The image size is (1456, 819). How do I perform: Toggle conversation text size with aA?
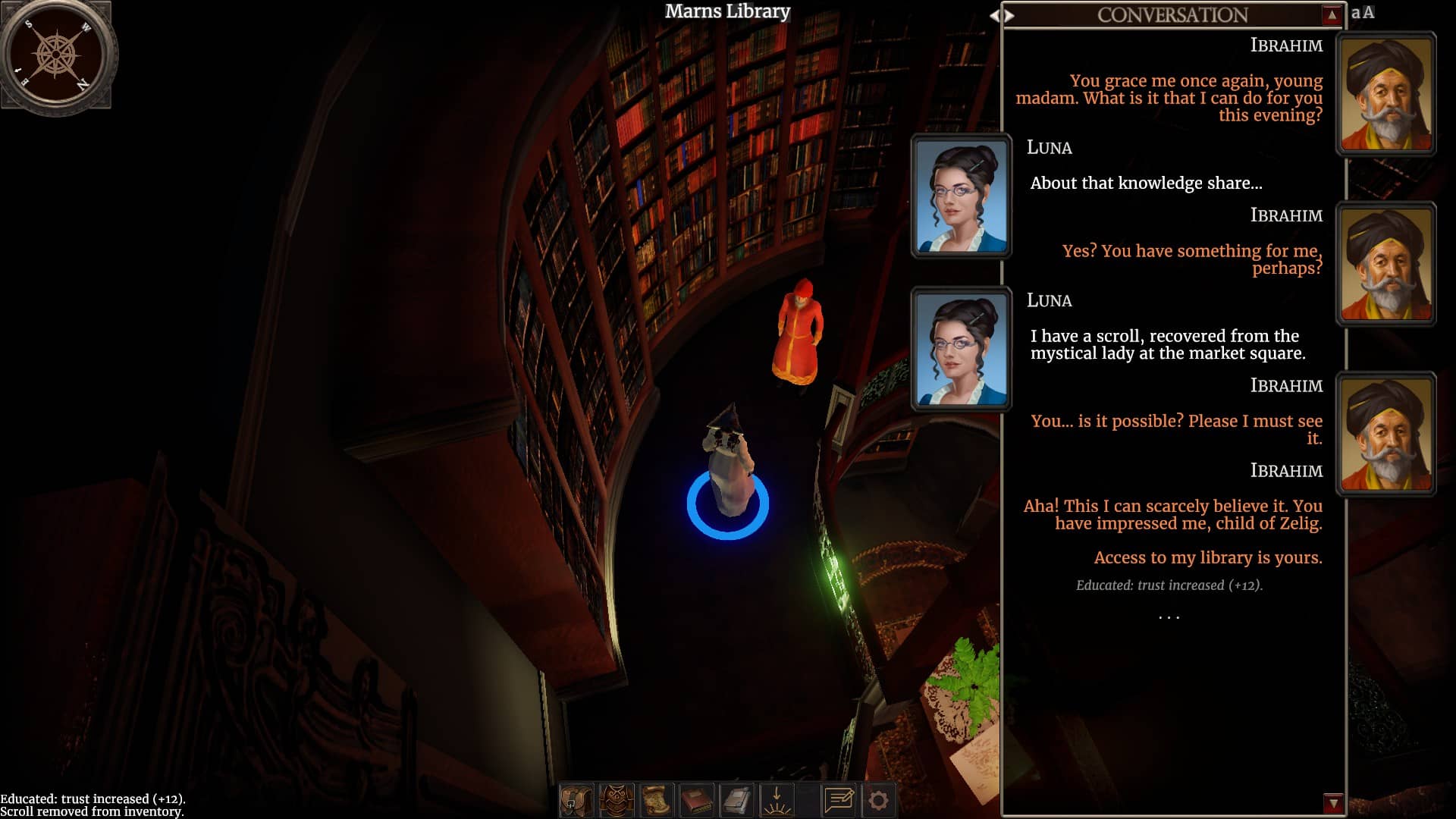(x=1363, y=13)
